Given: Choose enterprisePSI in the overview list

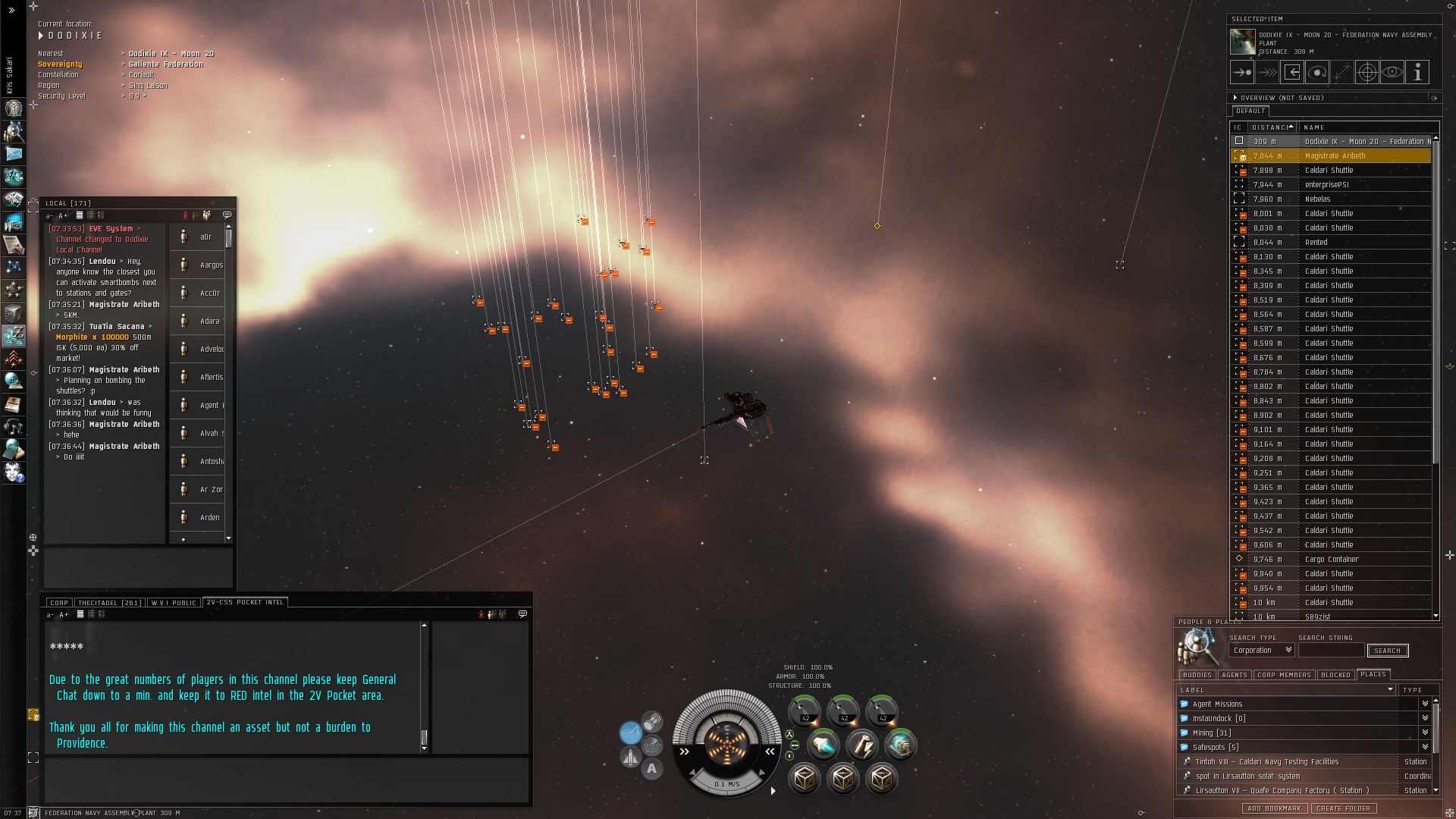Looking at the screenshot, I should [x=1326, y=185].
